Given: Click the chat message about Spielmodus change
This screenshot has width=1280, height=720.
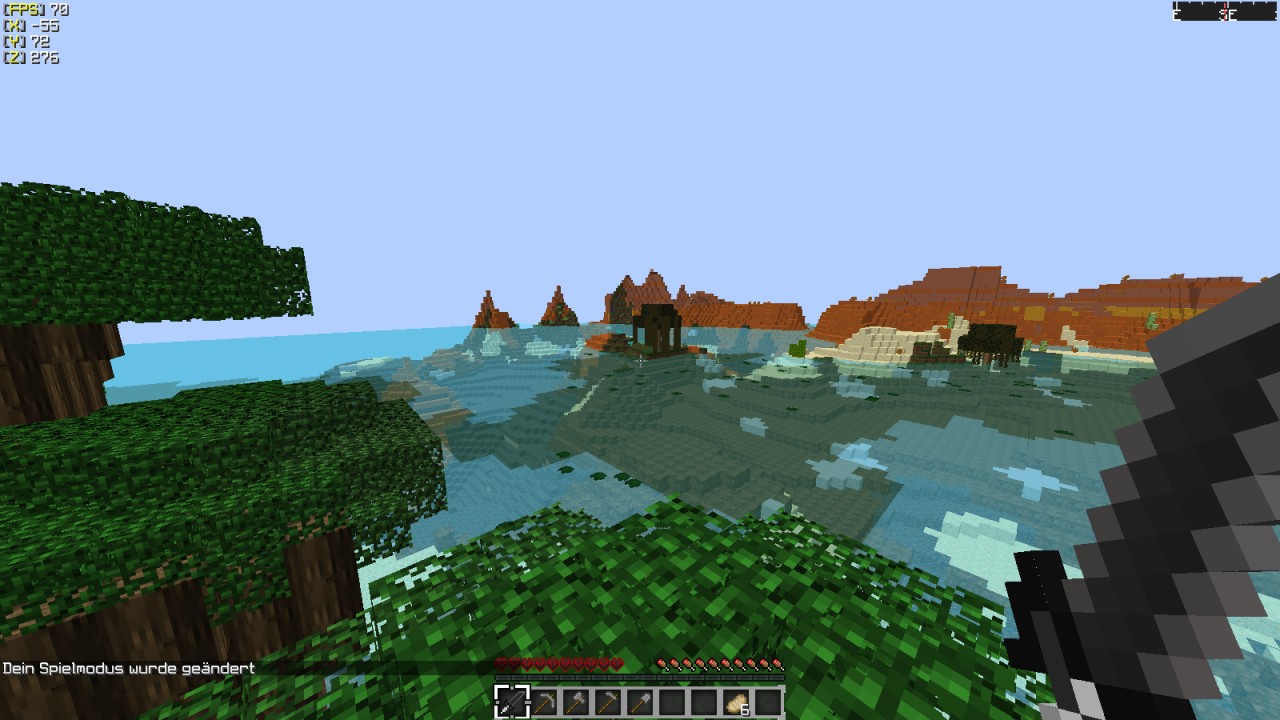Looking at the screenshot, I should [x=128, y=666].
